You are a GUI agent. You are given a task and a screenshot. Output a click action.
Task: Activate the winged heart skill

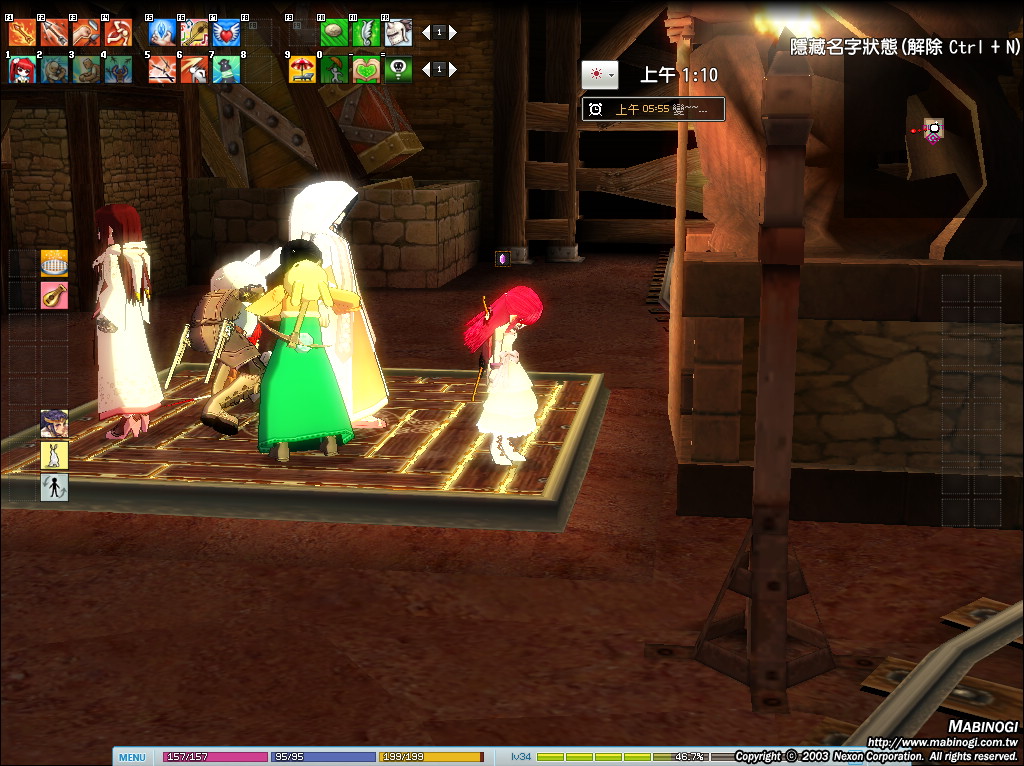point(226,32)
